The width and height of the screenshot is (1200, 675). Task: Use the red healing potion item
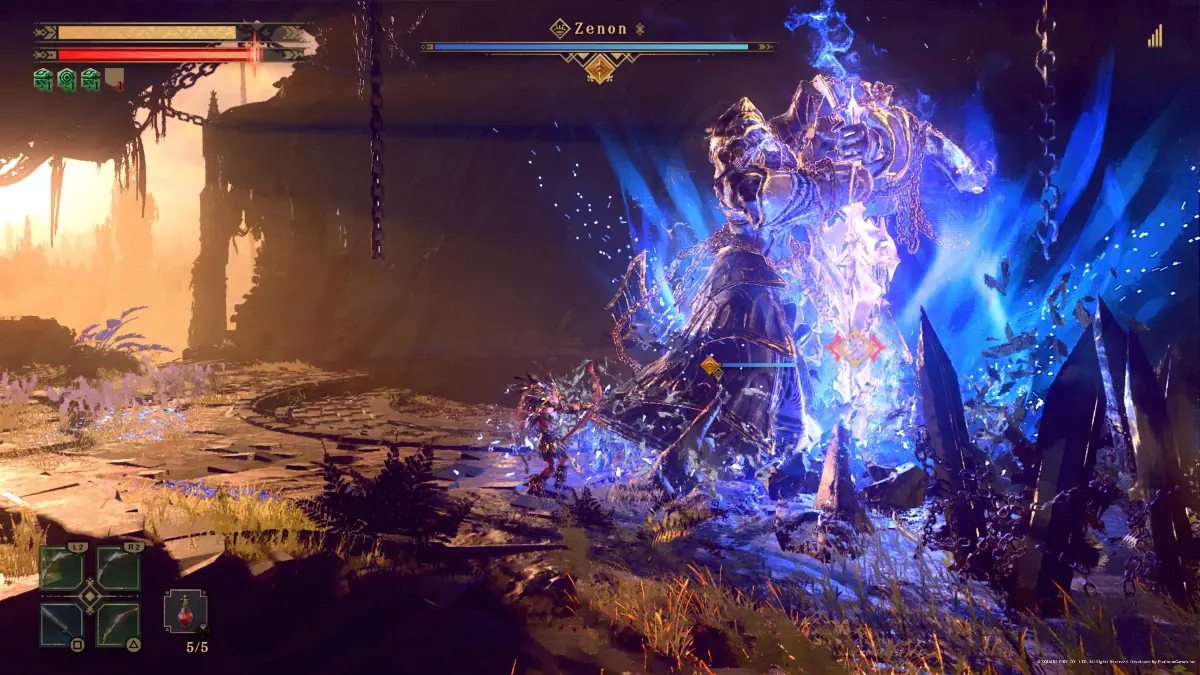tap(185, 611)
